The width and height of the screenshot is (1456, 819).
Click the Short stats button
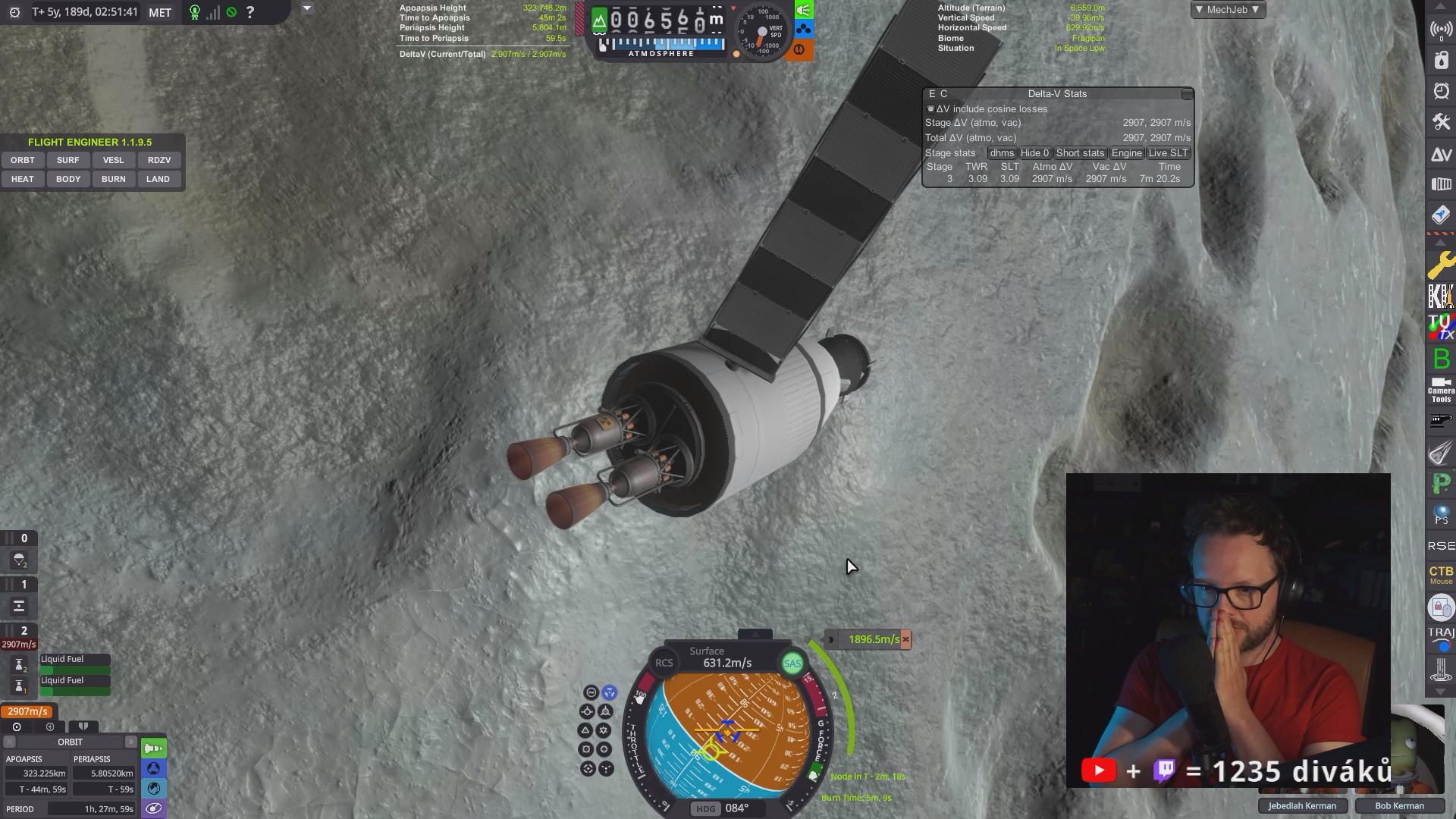pos(1080,153)
